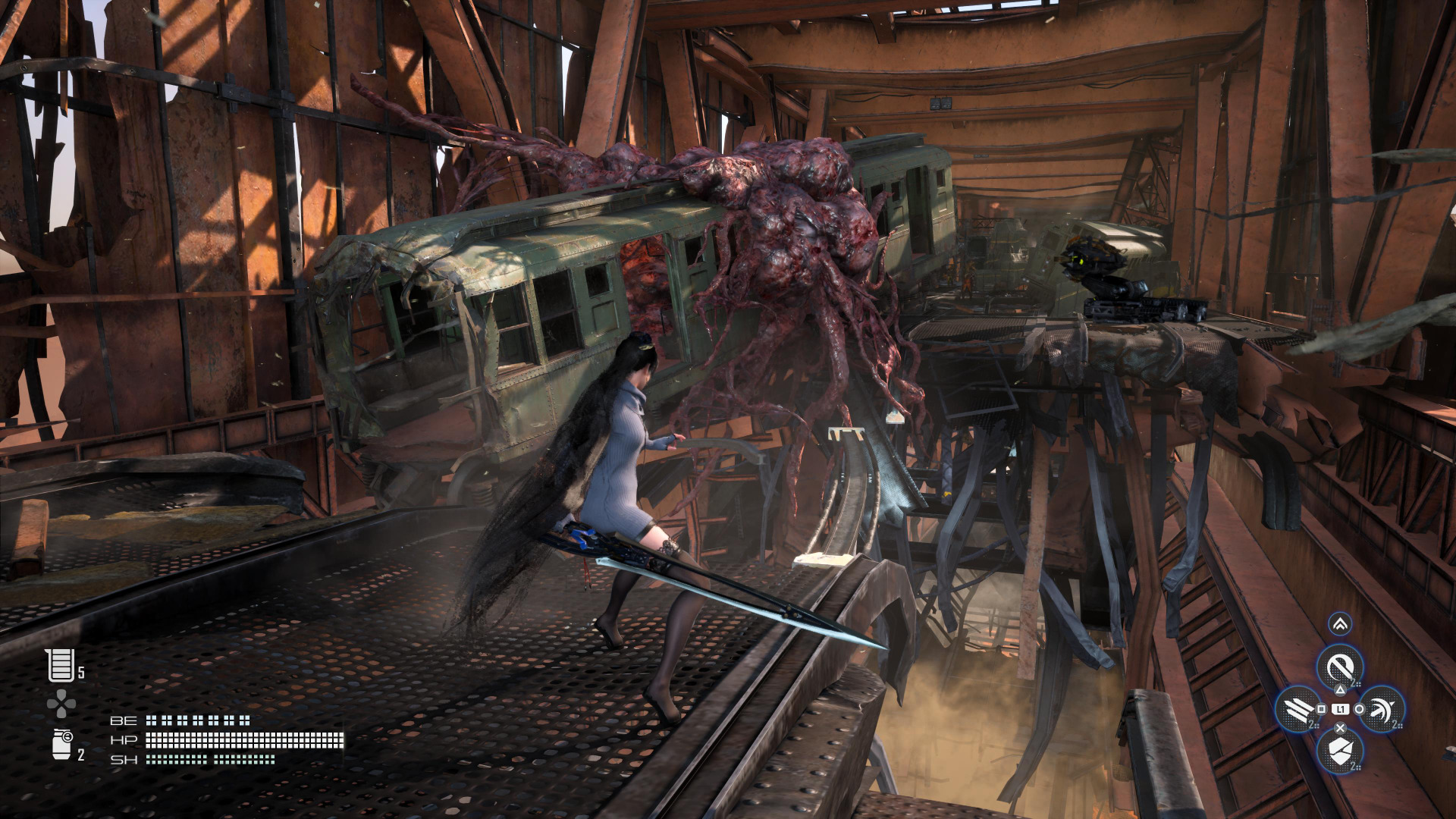Activate the triple blade slash skill
This screenshot has height=819, width=1456.
pyautogui.click(x=1299, y=709)
